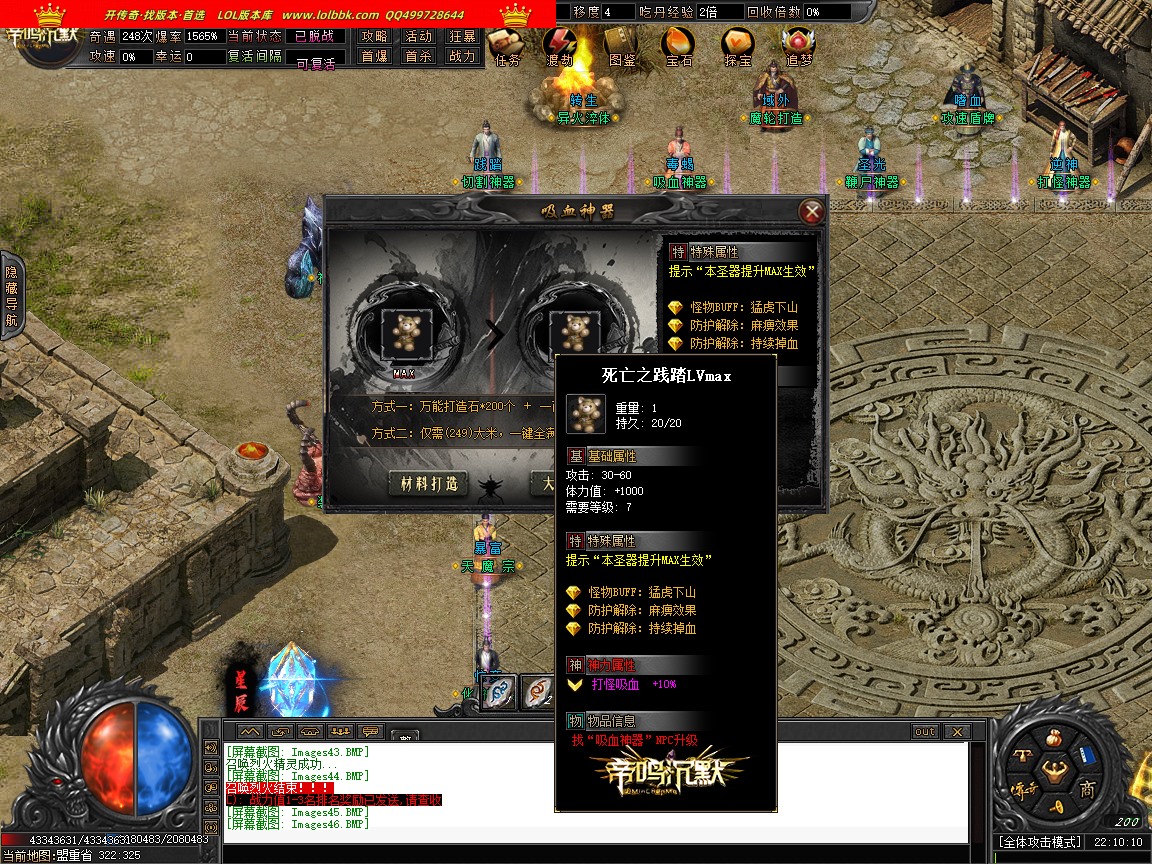
Task: Open the 攻略 guide button
Action: click(375, 36)
